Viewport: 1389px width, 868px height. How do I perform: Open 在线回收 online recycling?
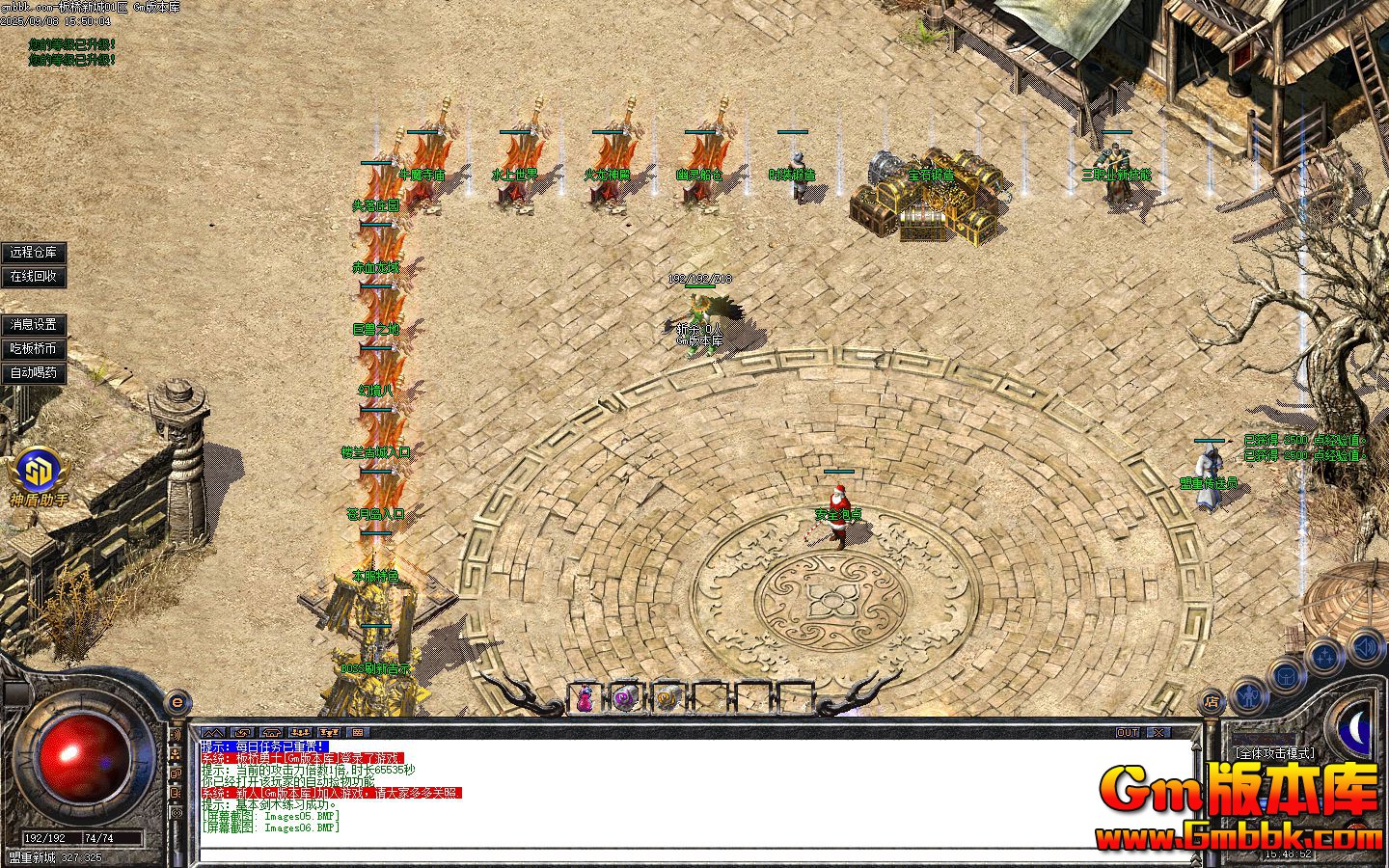click(x=33, y=277)
